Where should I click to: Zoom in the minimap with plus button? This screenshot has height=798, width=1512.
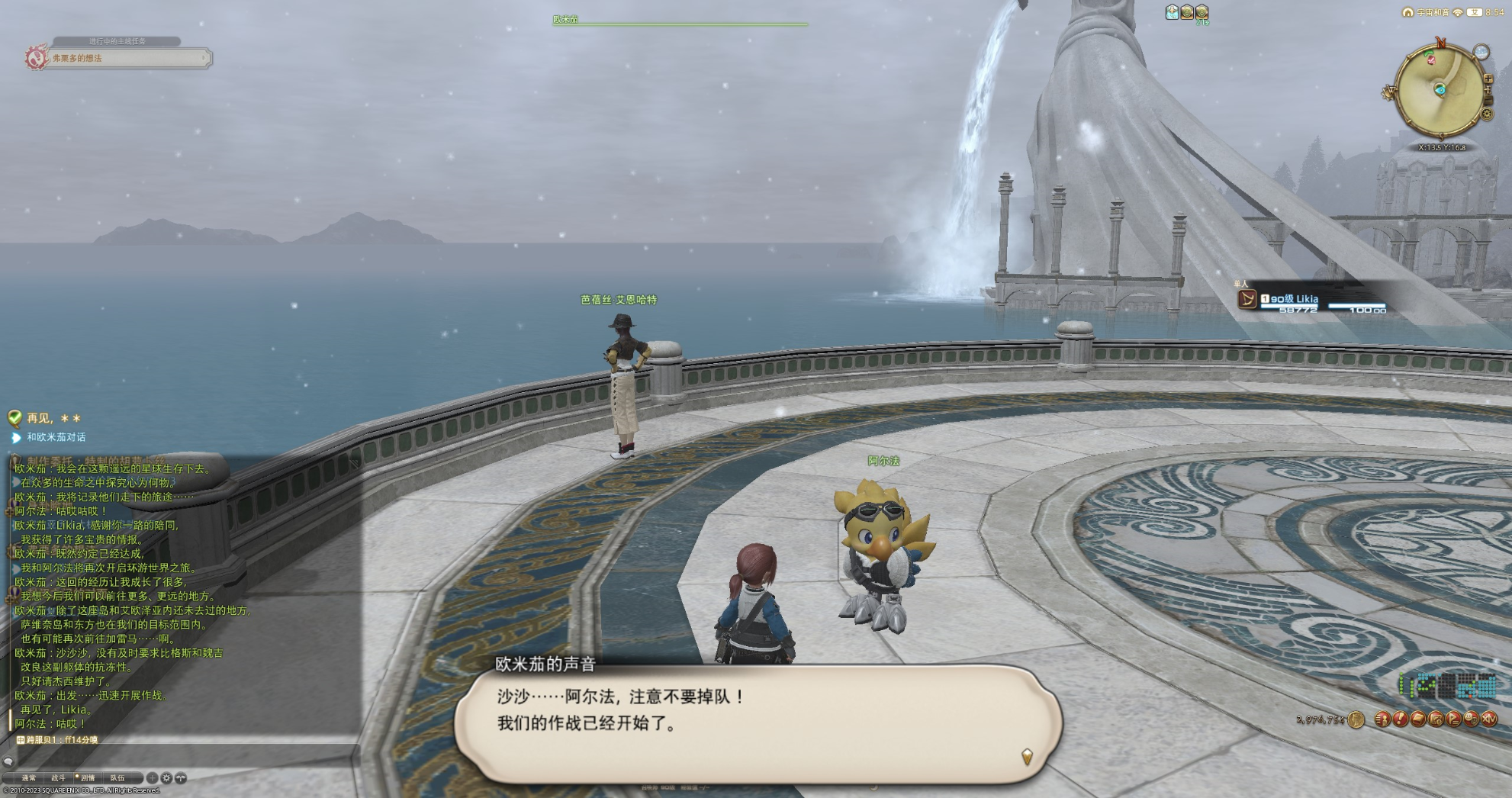click(x=1488, y=79)
